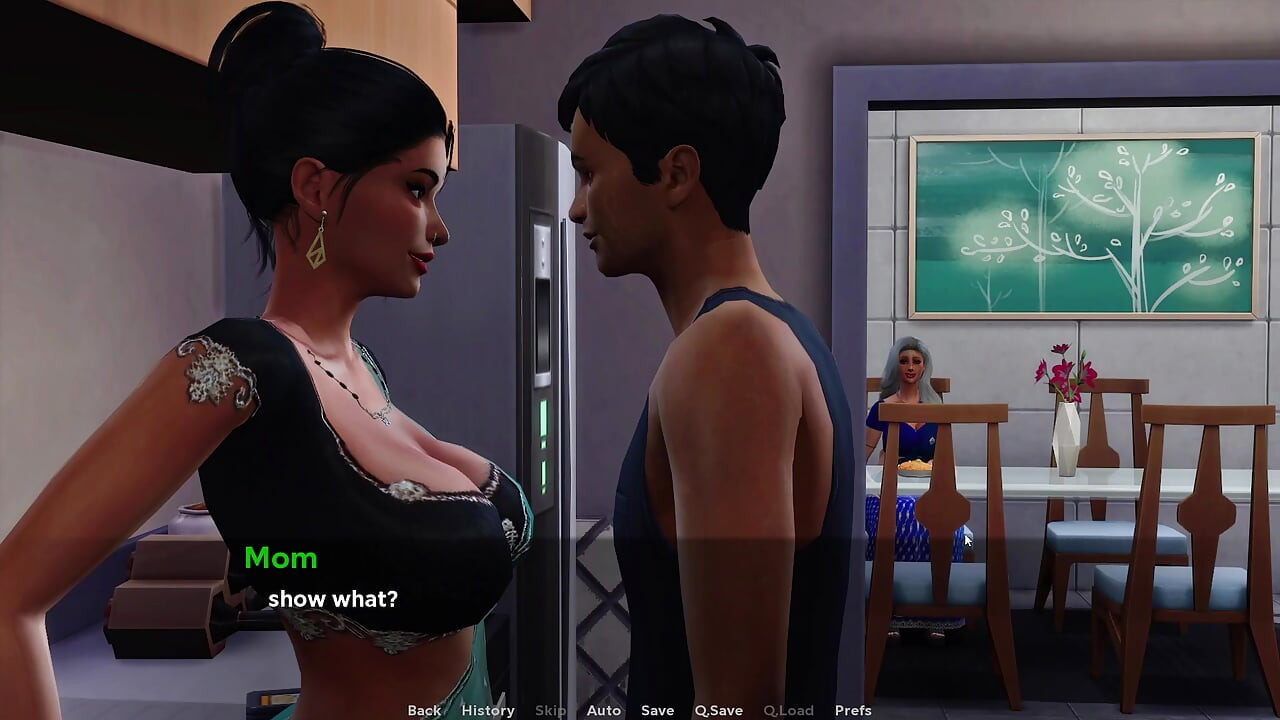This screenshot has width=1280, height=720.
Task: Select History from the quick menu
Action: click(x=487, y=710)
